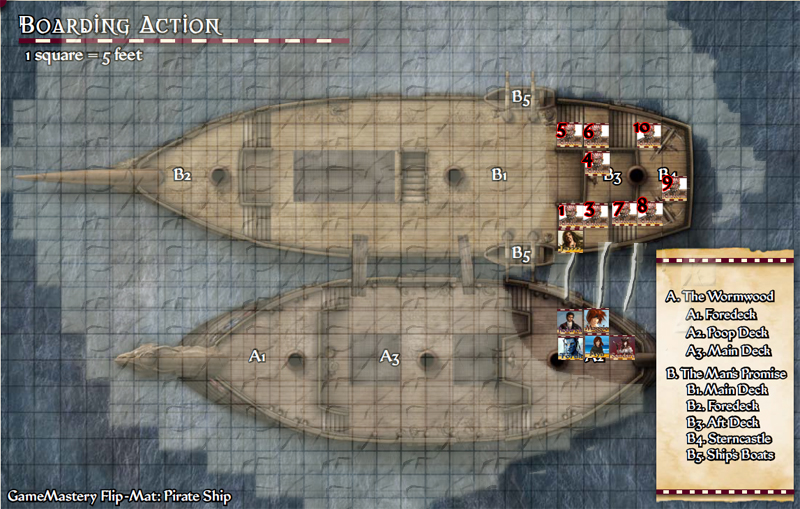Pick the blue-skinned character token

570,347
